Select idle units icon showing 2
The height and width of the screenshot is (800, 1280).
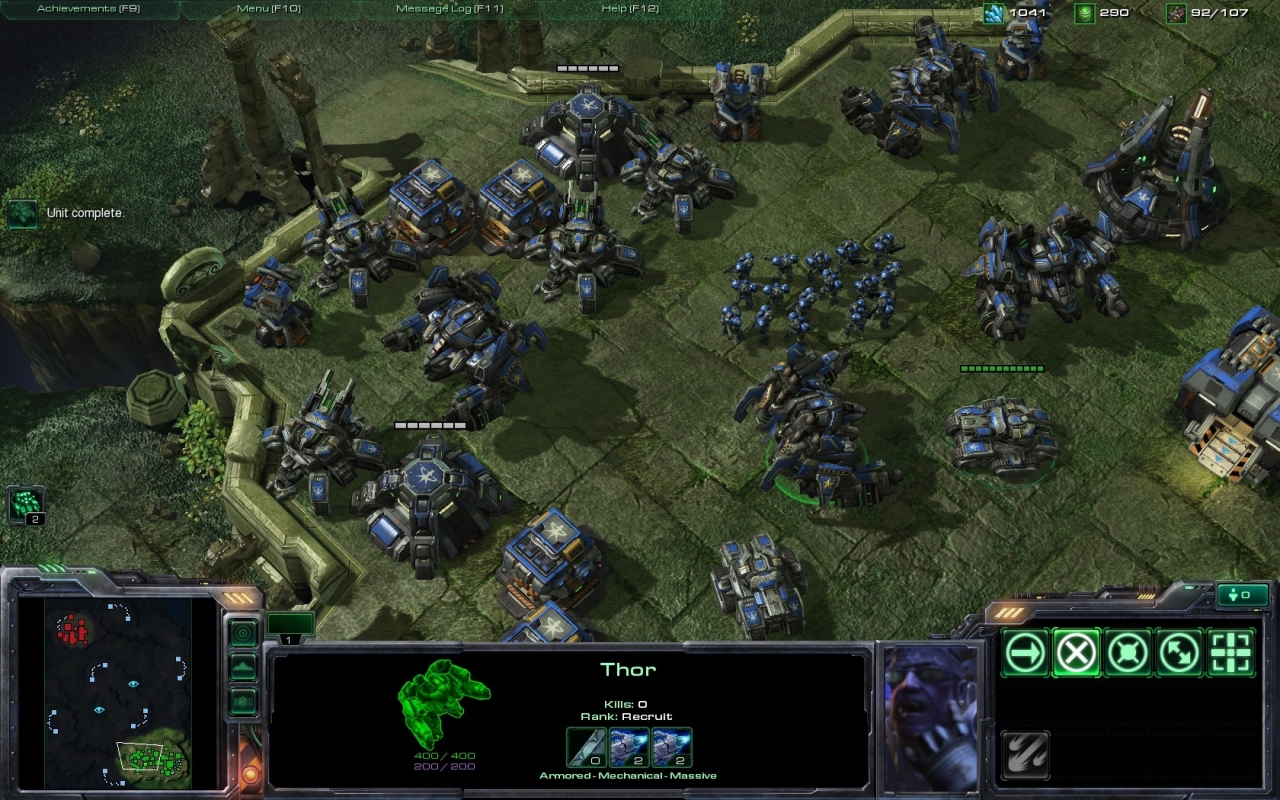tap(25, 503)
